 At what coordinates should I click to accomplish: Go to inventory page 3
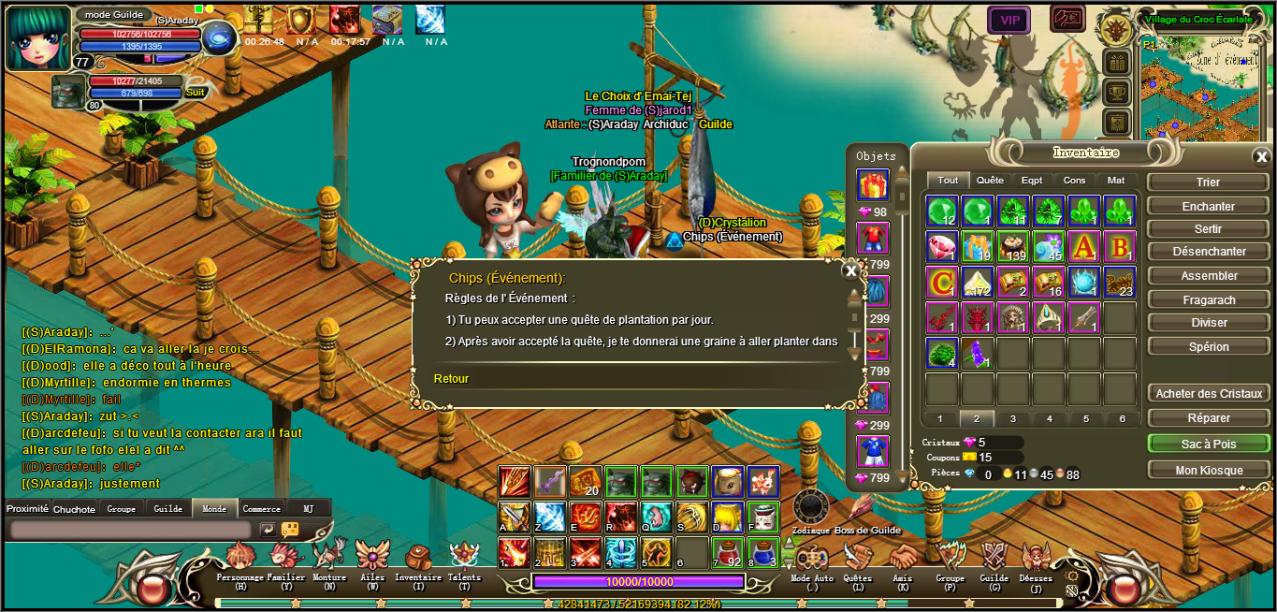click(x=1013, y=419)
